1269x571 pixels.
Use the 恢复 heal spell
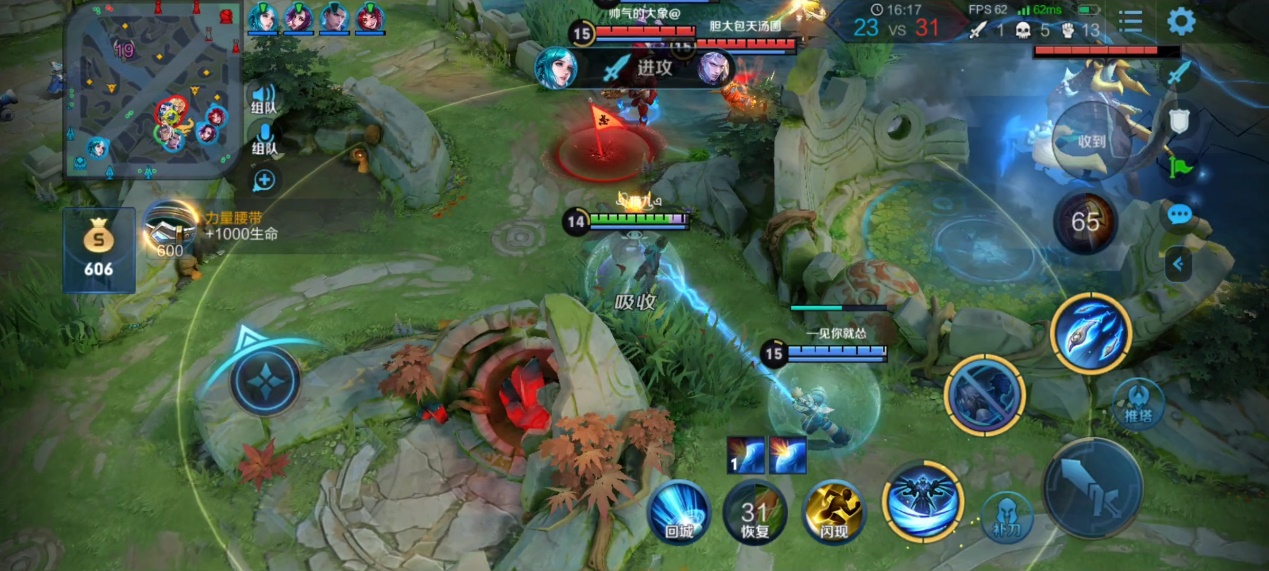[x=755, y=511]
